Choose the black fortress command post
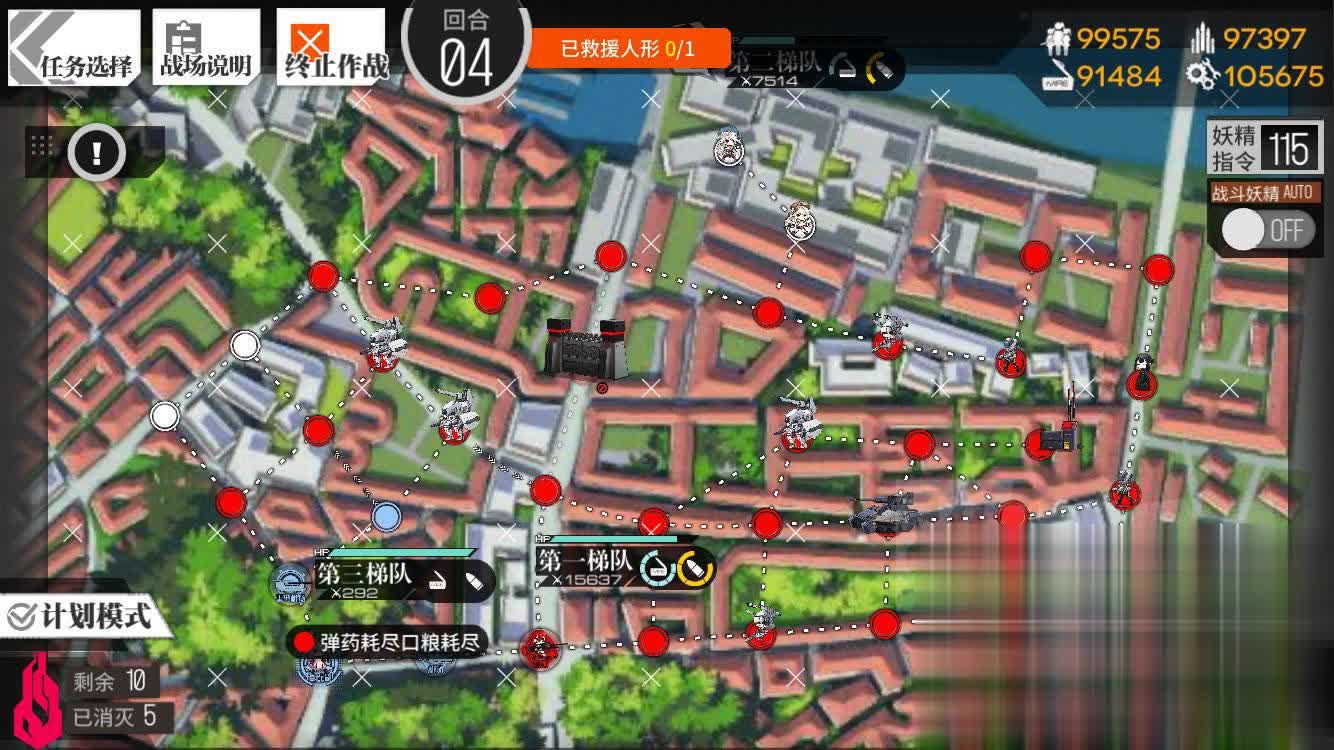The height and width of the screenshot is (750, 1334). click(584, 349)
